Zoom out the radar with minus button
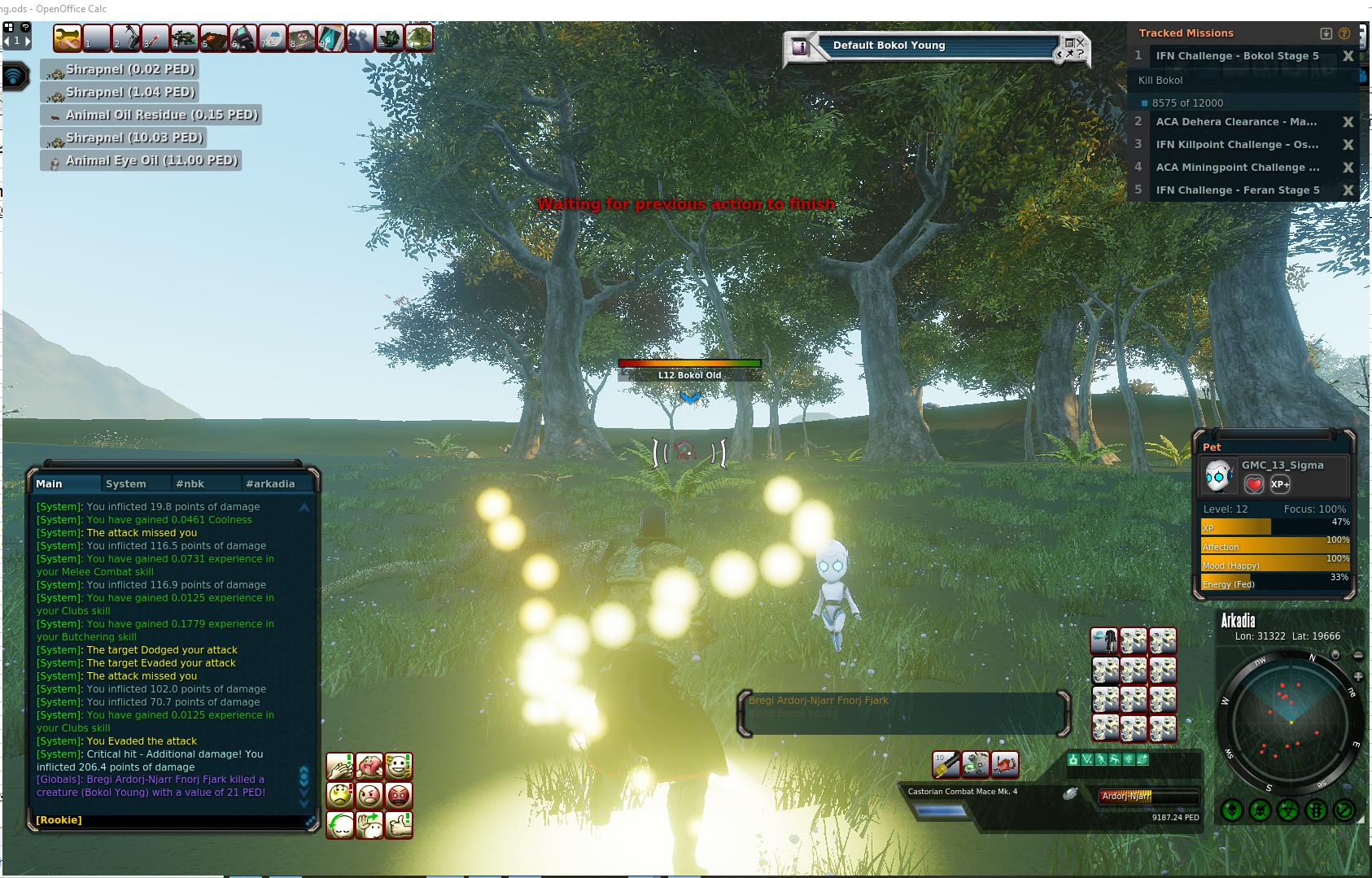Screen dimensions: 1372x878 pyautogui.click(x=1357, y=656)
